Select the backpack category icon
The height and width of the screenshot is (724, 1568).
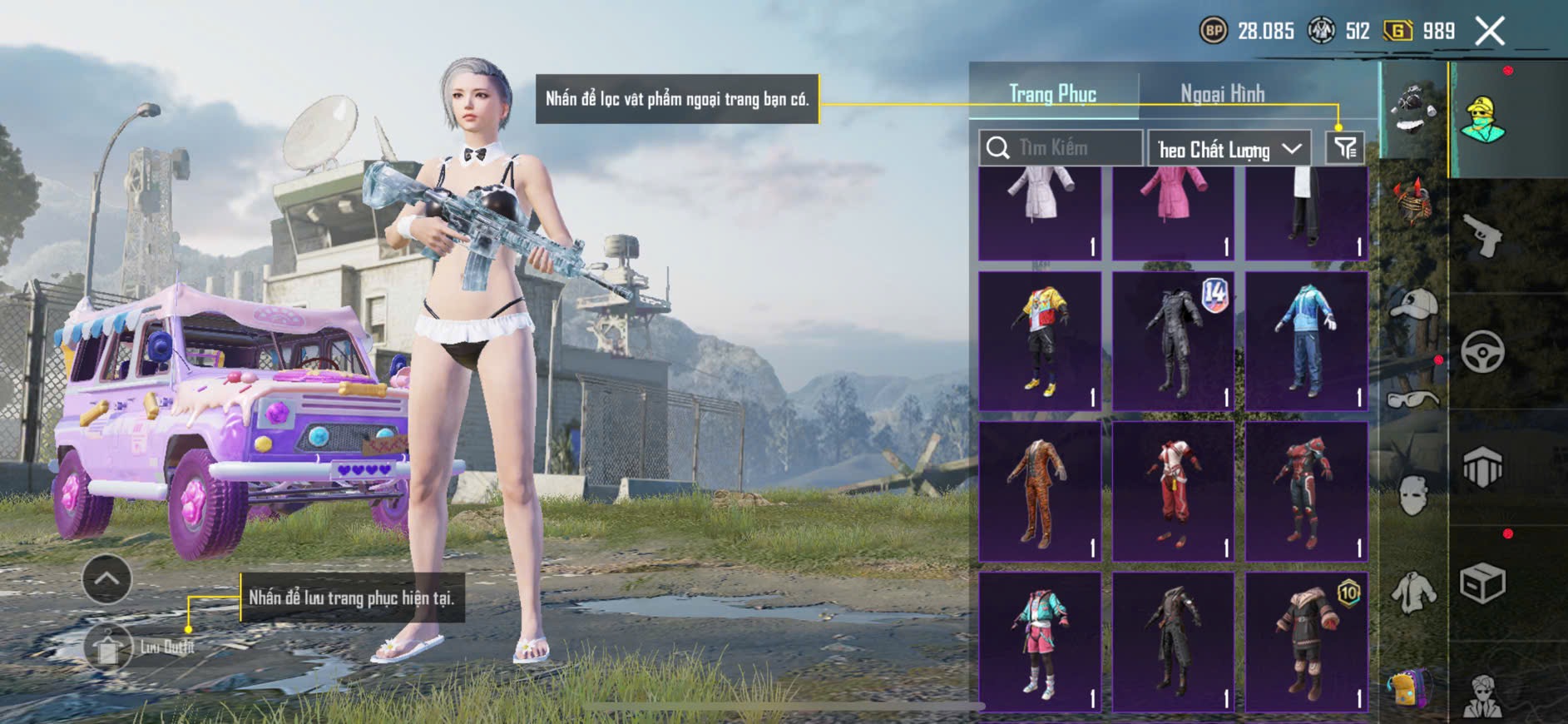coord(1410,687)
